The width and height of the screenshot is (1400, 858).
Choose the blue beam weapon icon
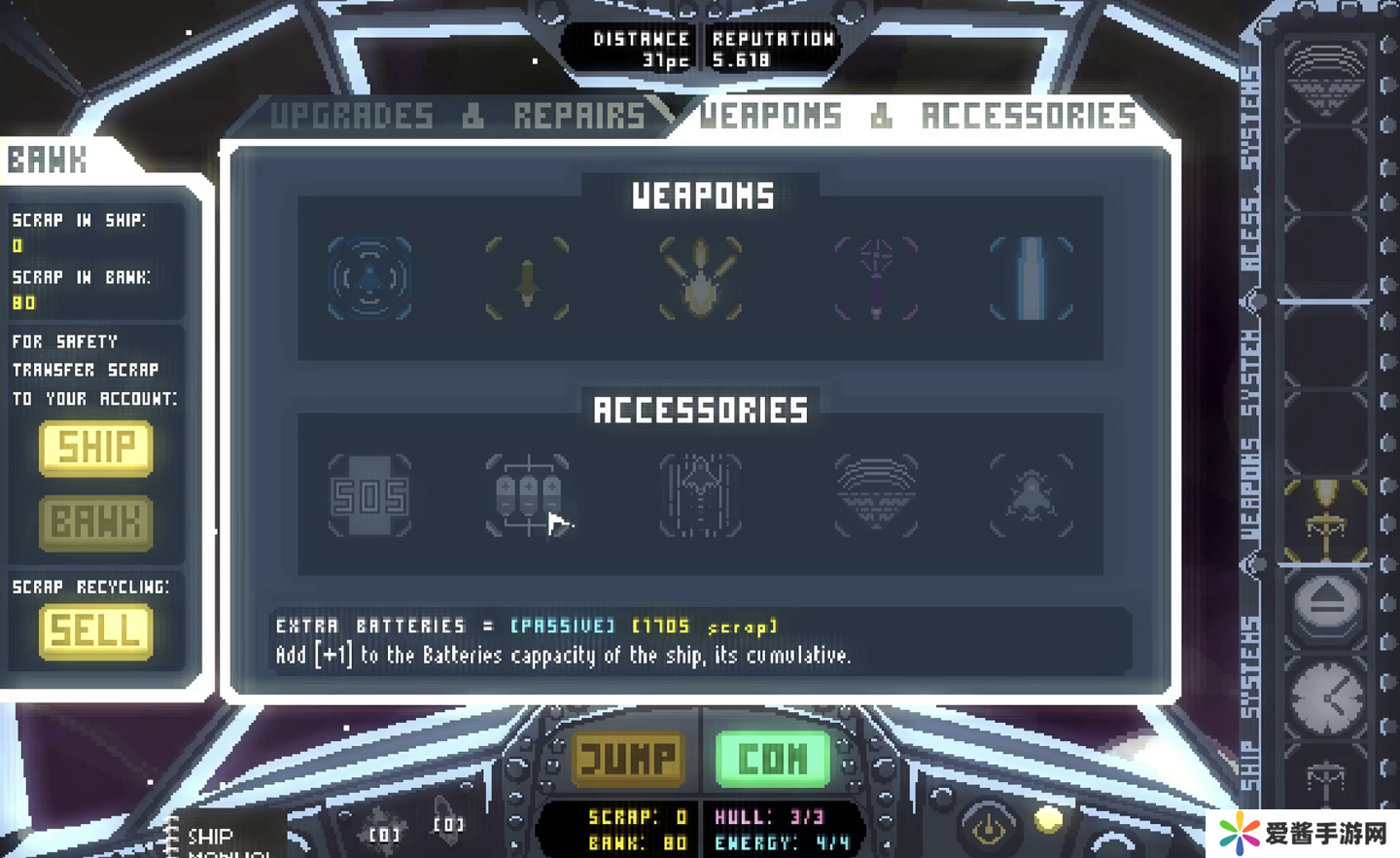[x=1031, y=279]
